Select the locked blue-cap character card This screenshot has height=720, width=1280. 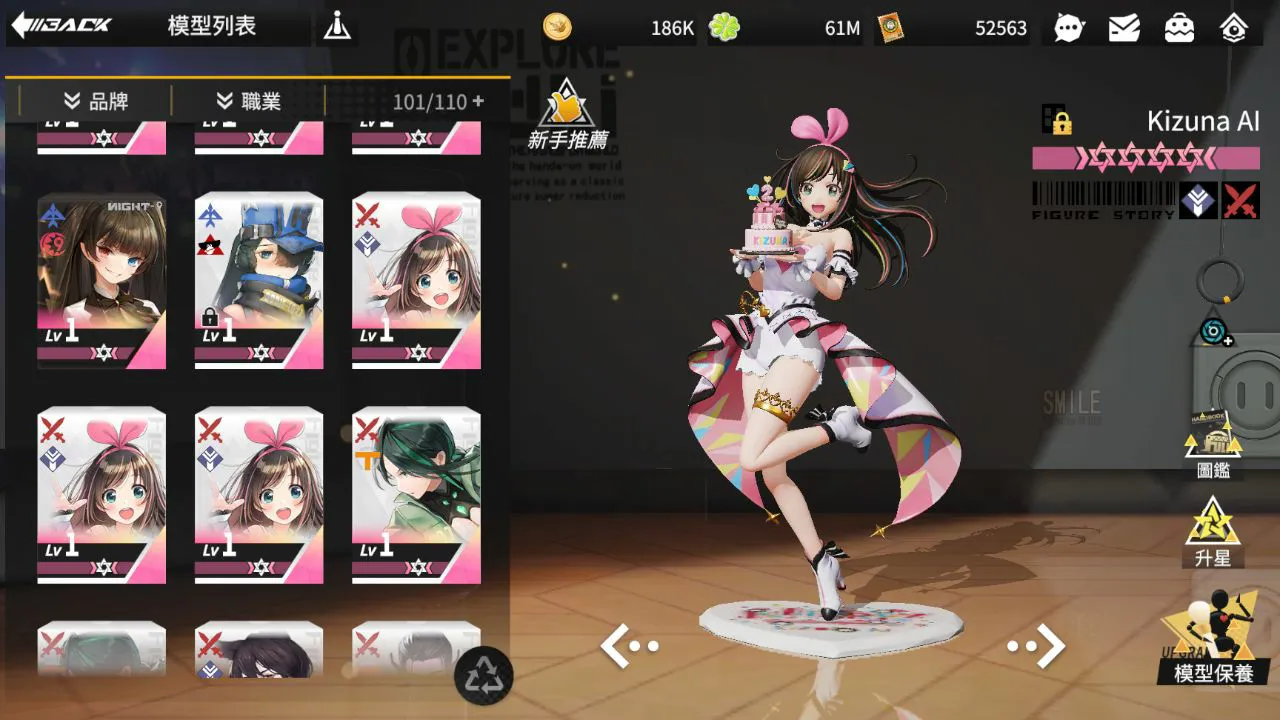tap(259, 281)
